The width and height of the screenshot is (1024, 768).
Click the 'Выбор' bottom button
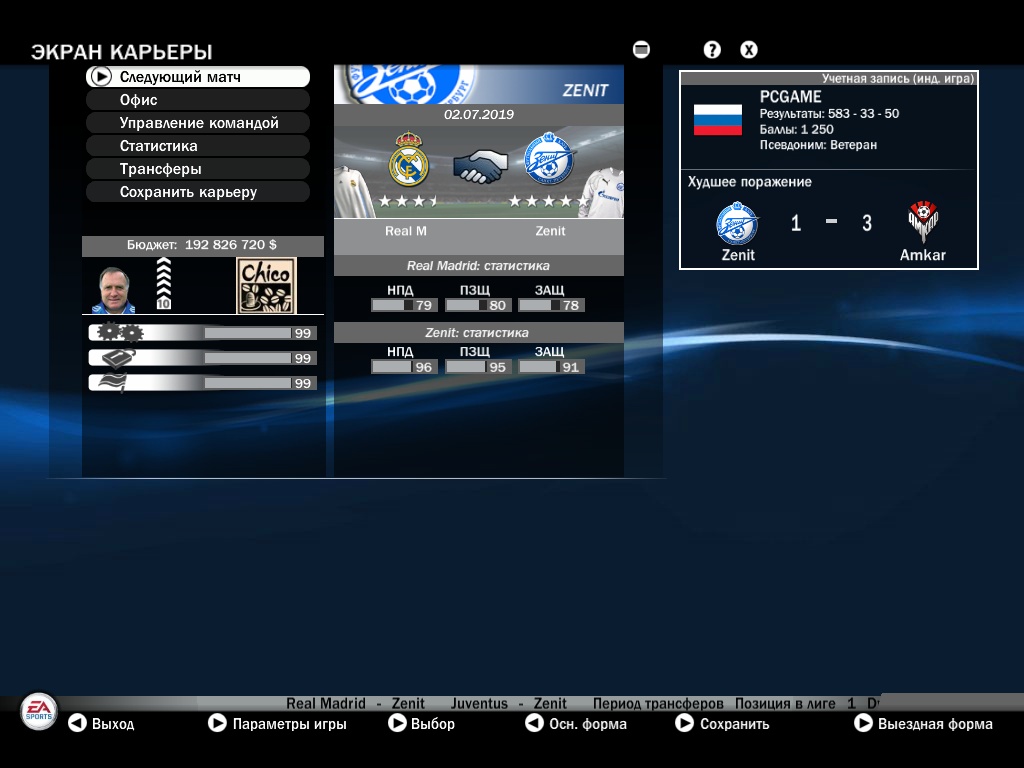tap(422, 724)
